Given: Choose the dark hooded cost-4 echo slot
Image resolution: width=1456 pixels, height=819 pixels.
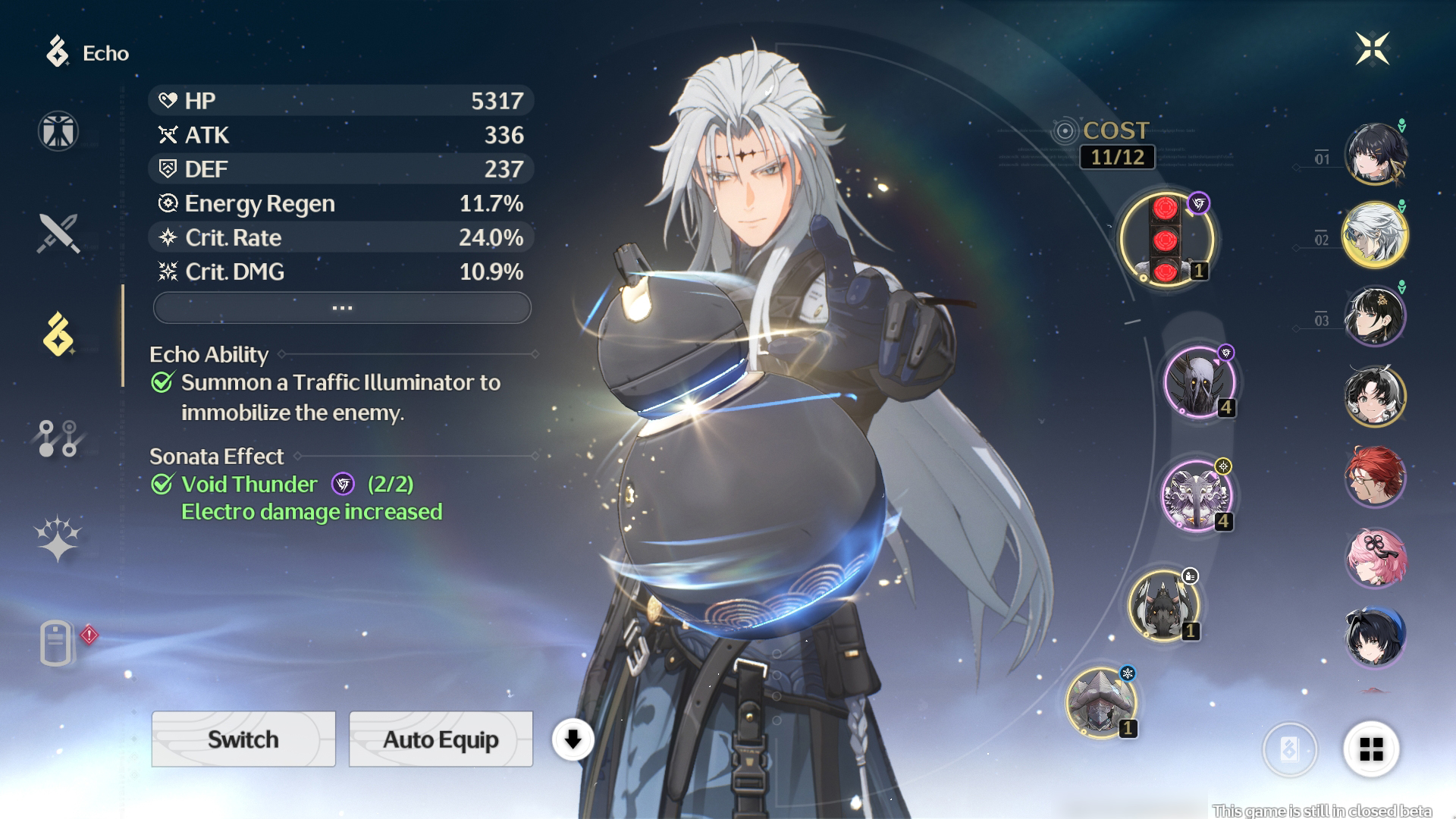Looking at the screenshot, I should [x=1200, y=382].
